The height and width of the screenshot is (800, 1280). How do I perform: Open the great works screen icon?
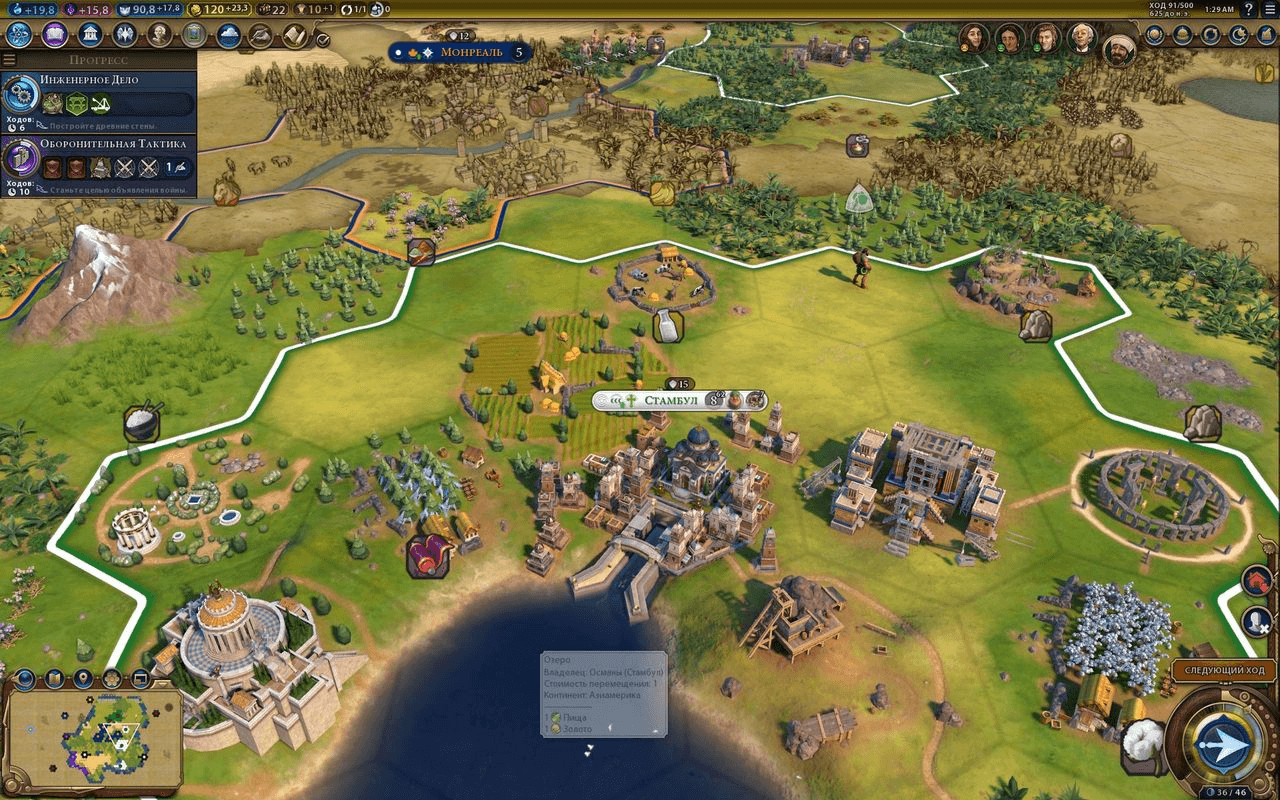click(x=194, y=35)
